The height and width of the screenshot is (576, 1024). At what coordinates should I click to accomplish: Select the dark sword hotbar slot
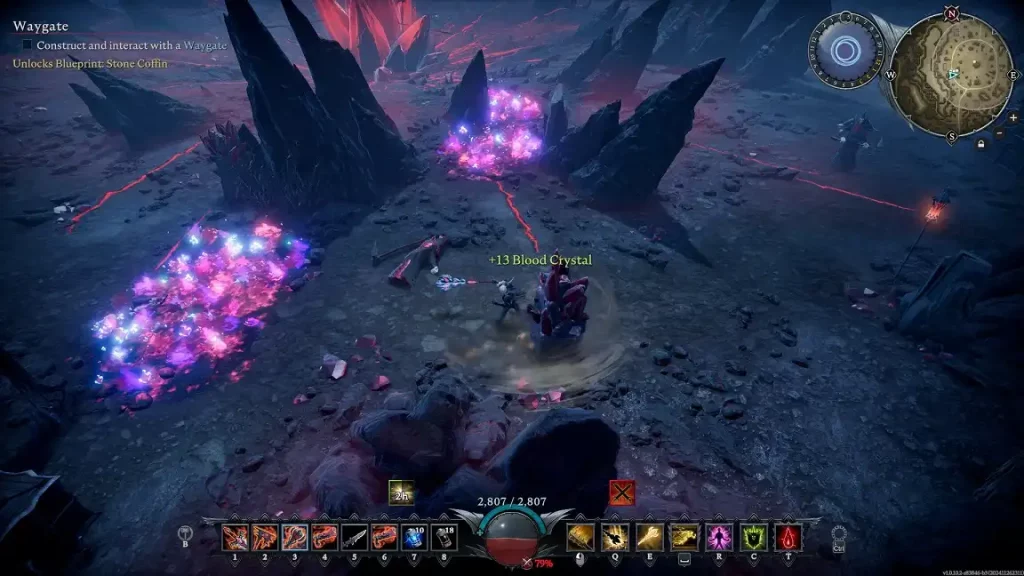coord(355,538)
